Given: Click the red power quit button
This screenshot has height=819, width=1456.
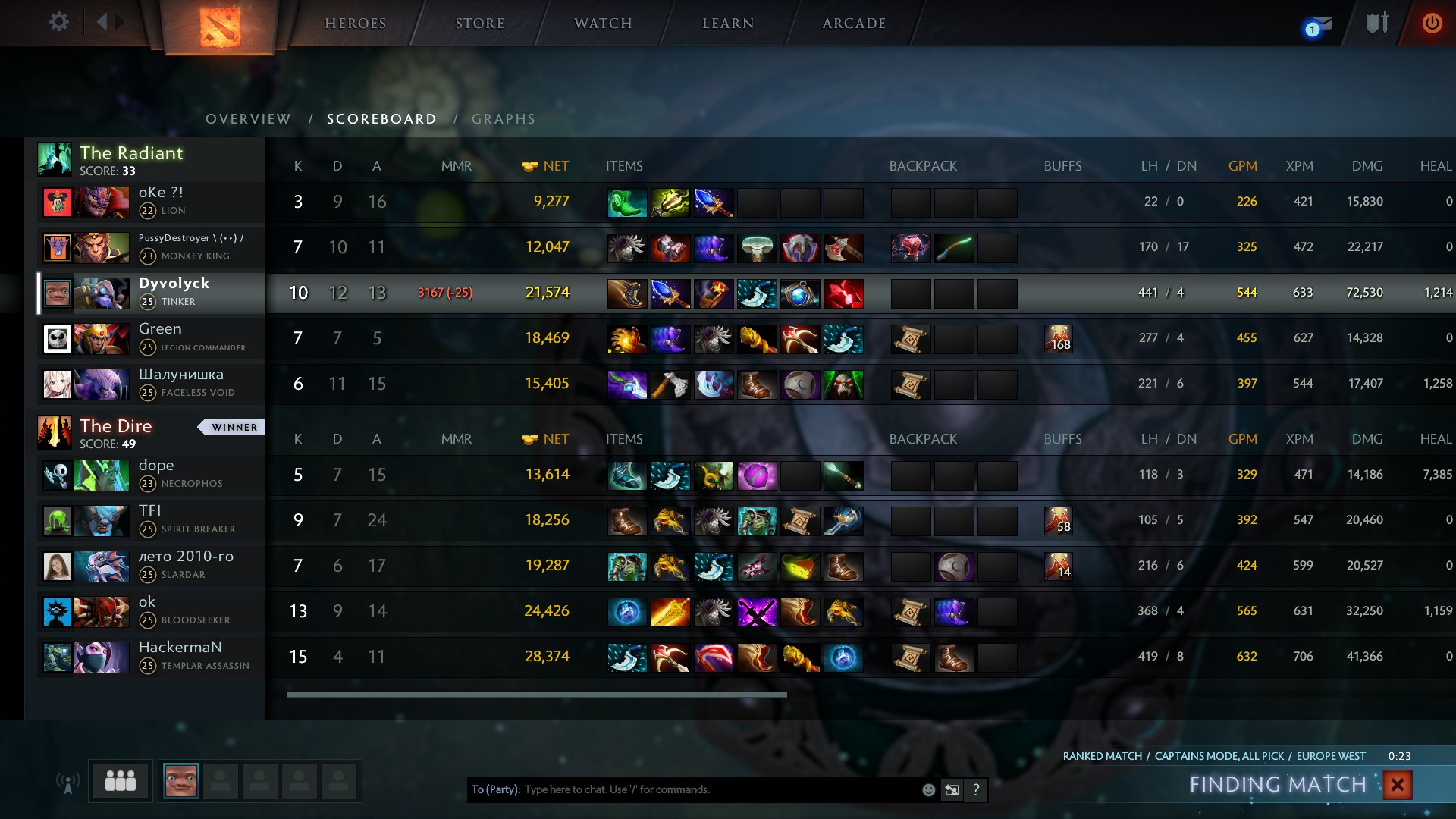Looking at the screenshot, I should 1432,23.
